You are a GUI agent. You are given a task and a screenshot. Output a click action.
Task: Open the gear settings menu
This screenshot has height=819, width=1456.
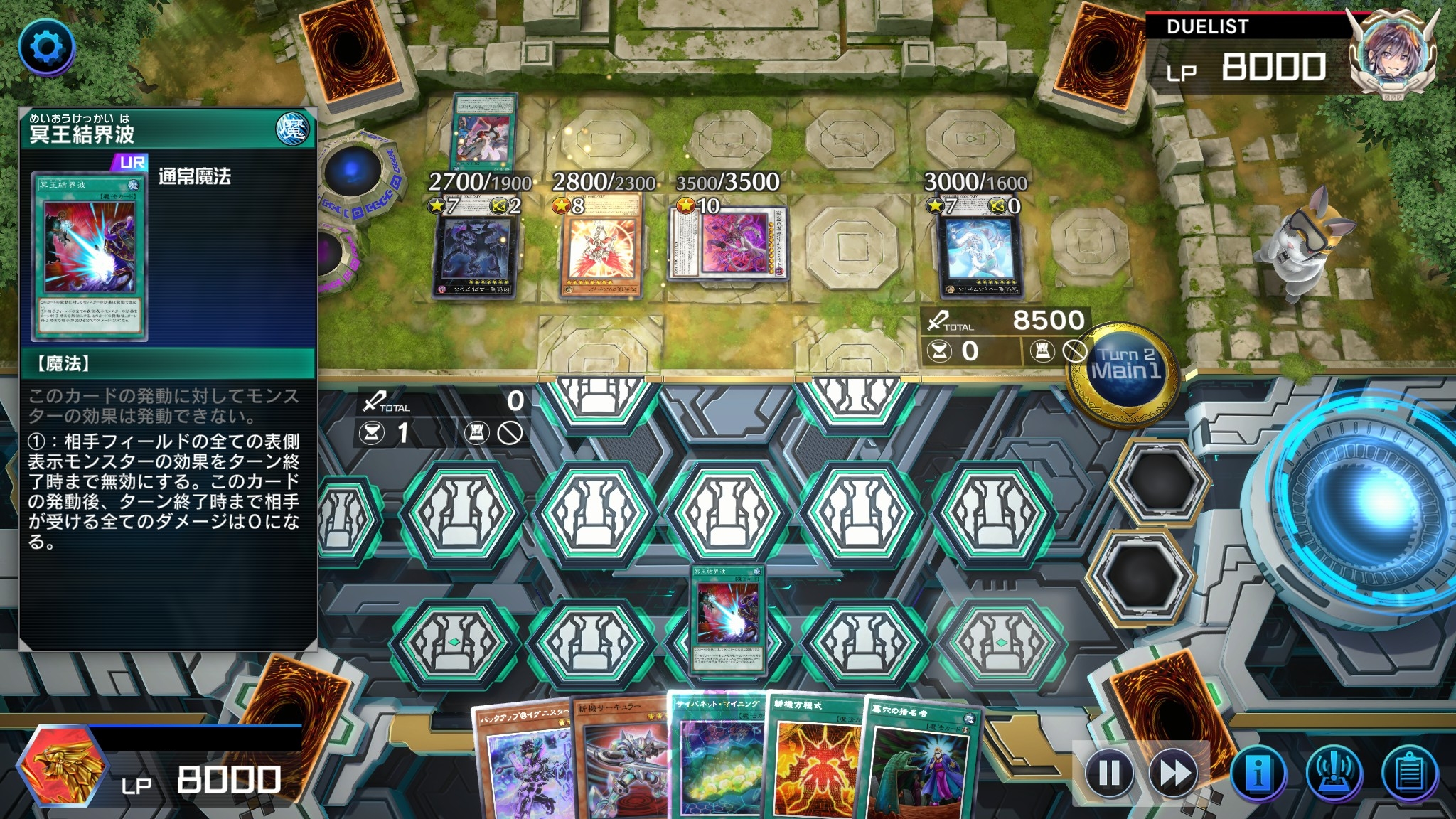[x=47, y=48]
